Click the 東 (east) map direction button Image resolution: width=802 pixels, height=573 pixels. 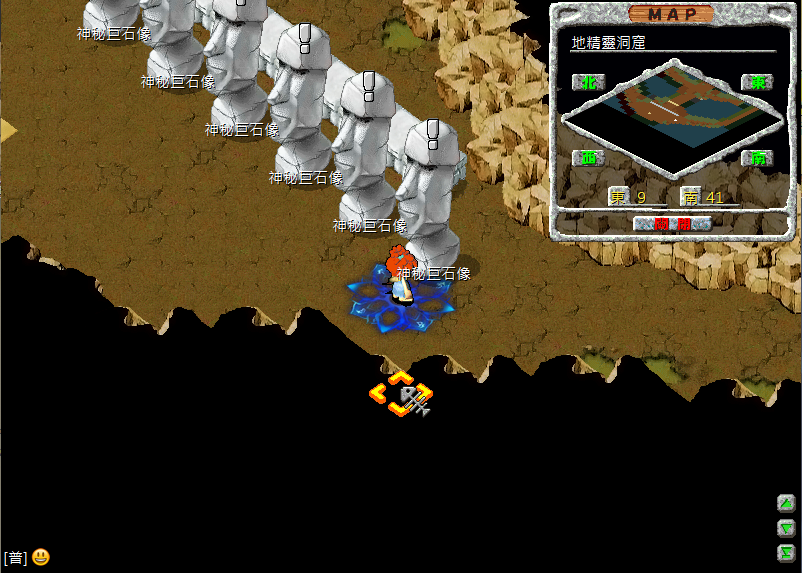coord(757,82)
